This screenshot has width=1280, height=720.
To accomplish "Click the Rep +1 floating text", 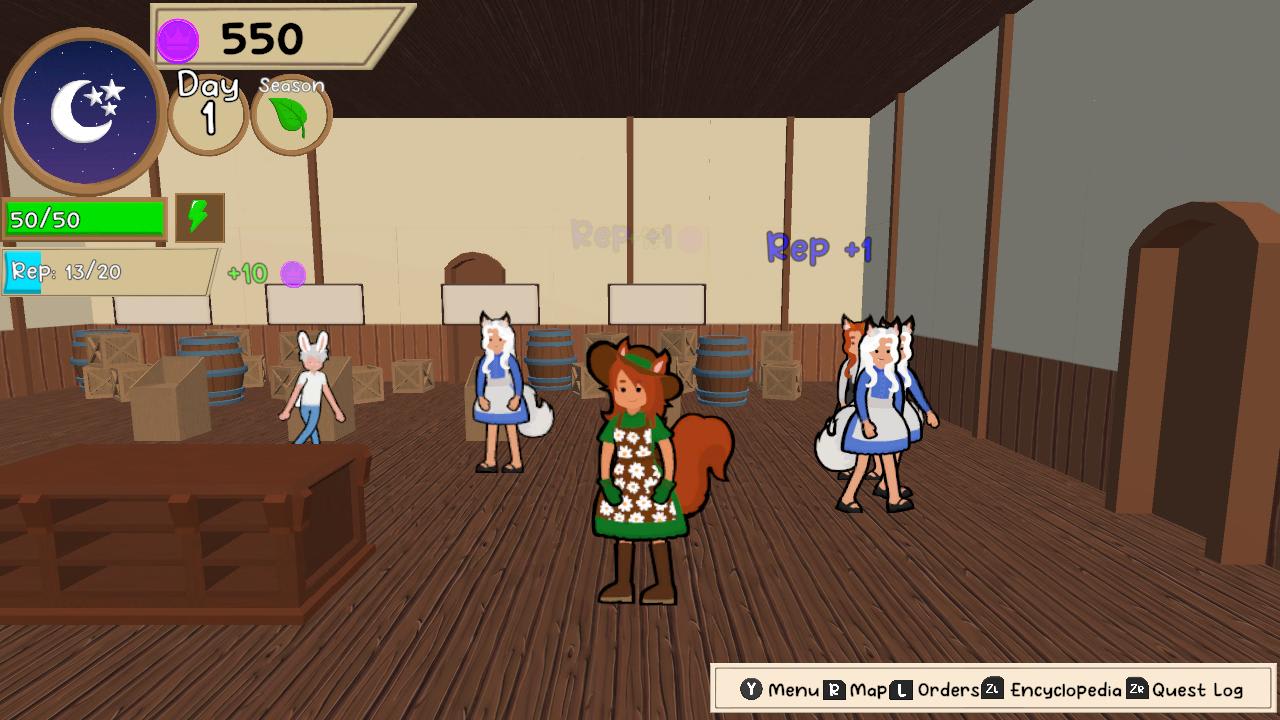I will pos(818,249).
